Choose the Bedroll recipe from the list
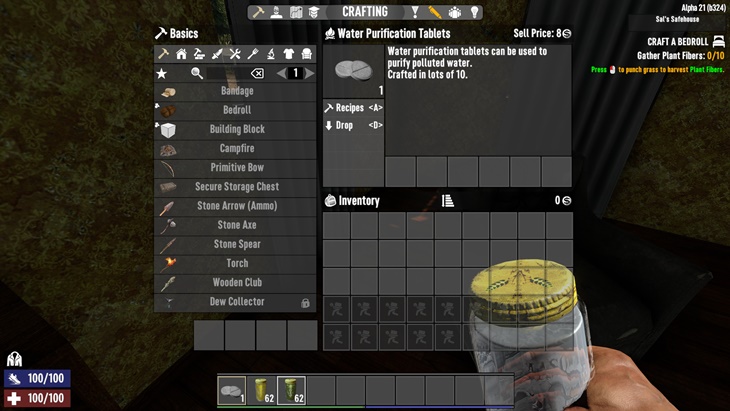 tap(236, 110)
